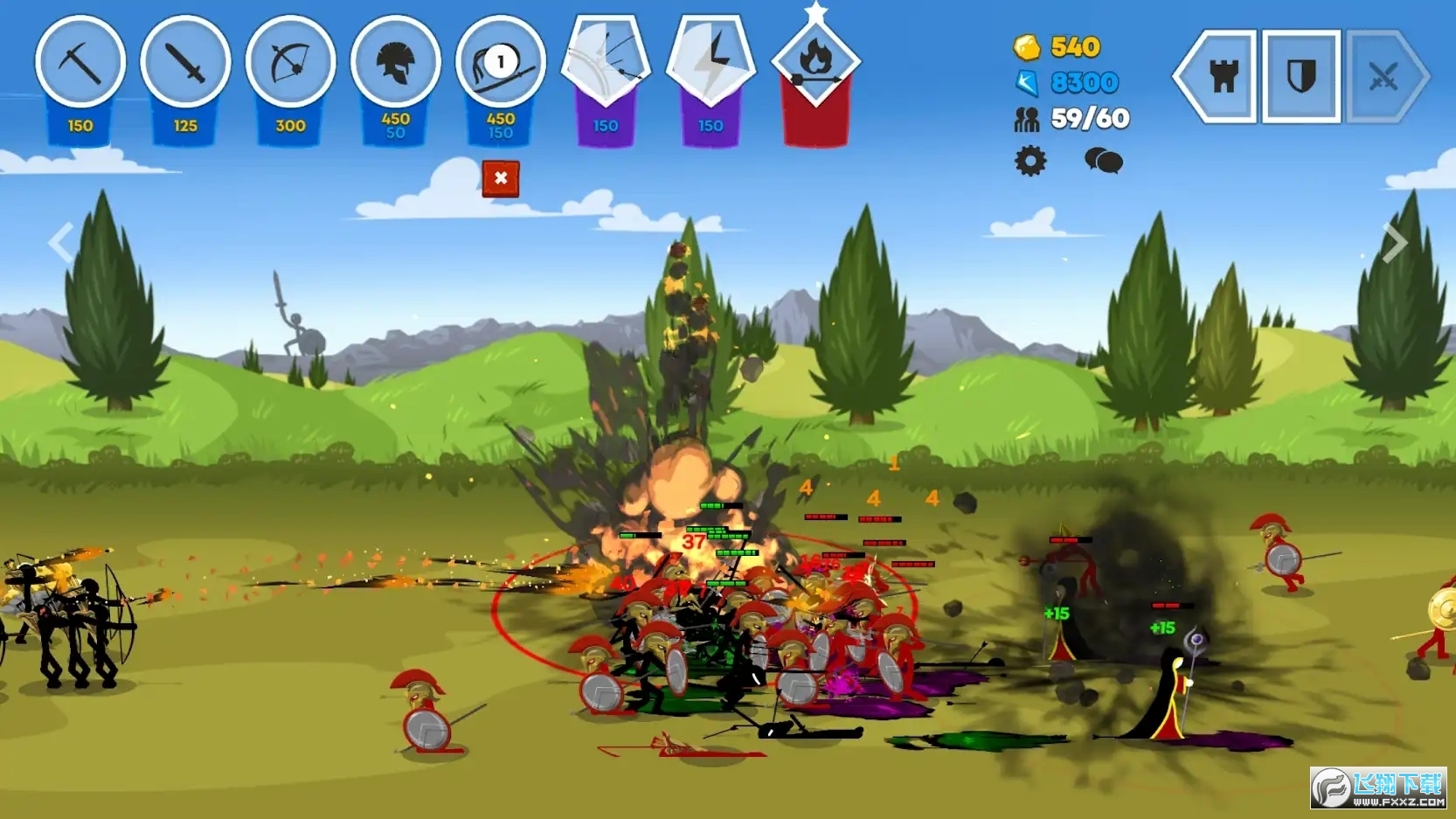Train a swordsman with the sword icon
1456x819 pixels.
coord(185,63)
